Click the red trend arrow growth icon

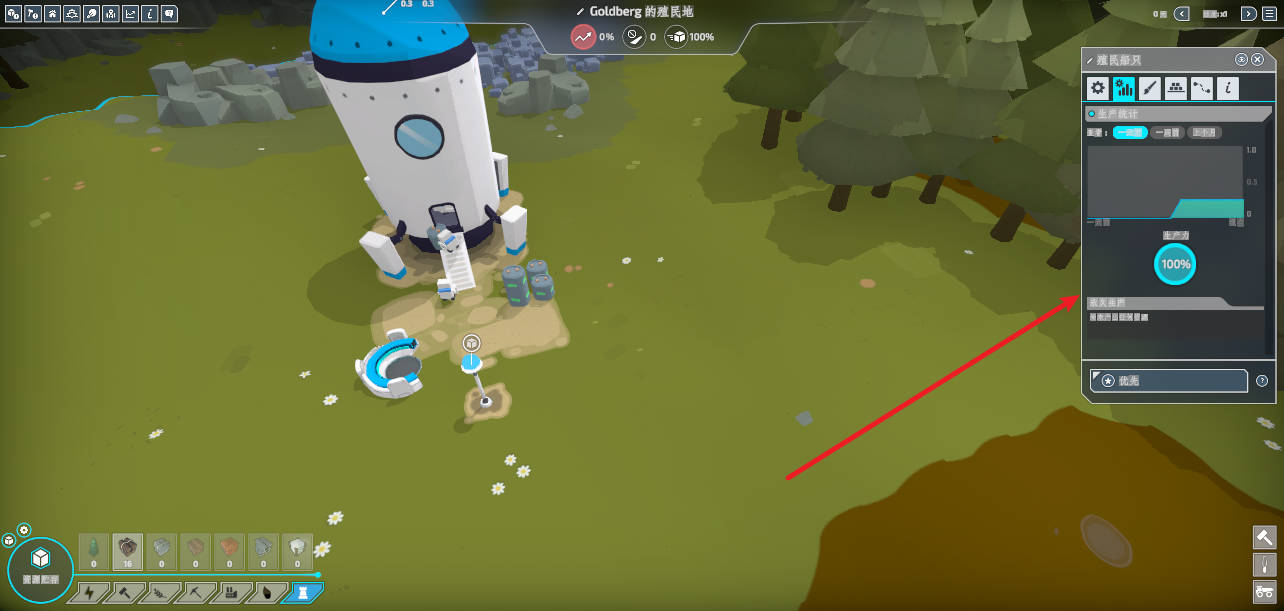pos(583,37)
